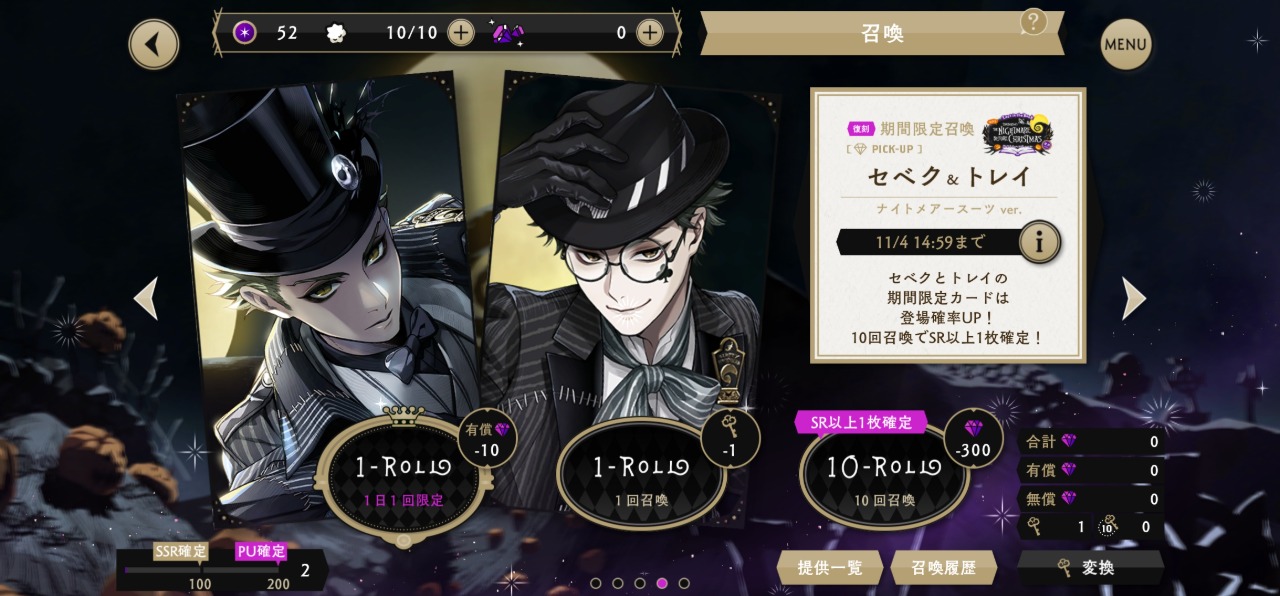View the Sebek top hat card
The height and width of the screenshot is (596, 1280).
[320, 260]
